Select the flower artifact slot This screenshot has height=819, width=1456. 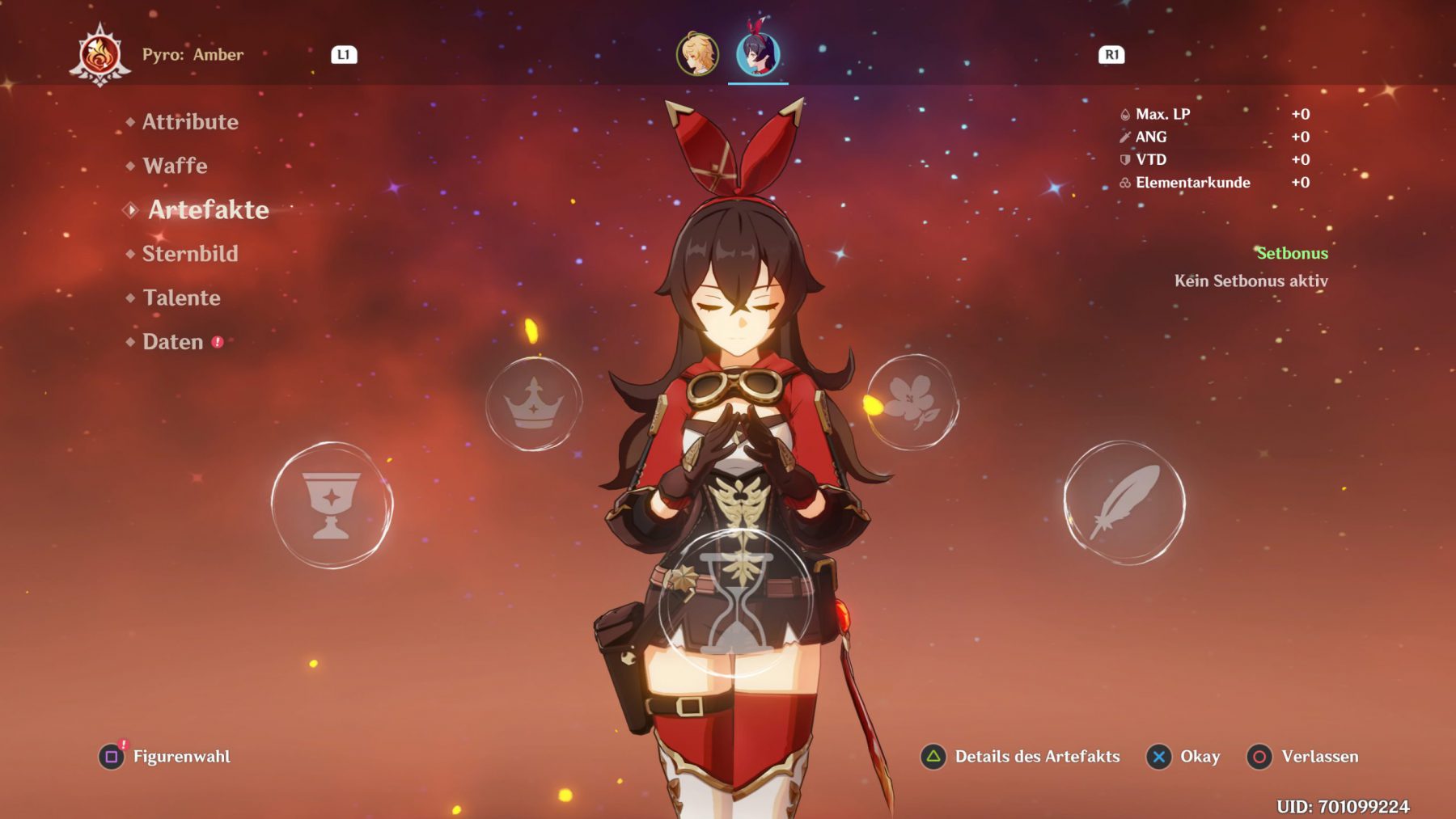pyautogui.click(x=912, y=402)
